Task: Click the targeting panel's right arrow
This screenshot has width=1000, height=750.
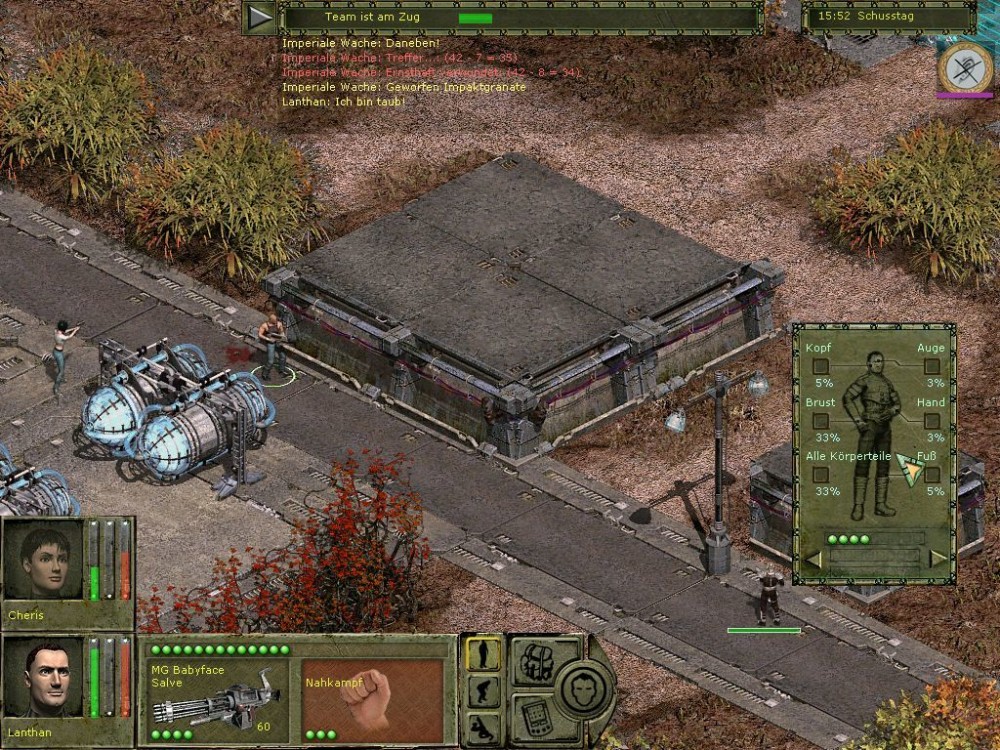Action: click(938, 559)
